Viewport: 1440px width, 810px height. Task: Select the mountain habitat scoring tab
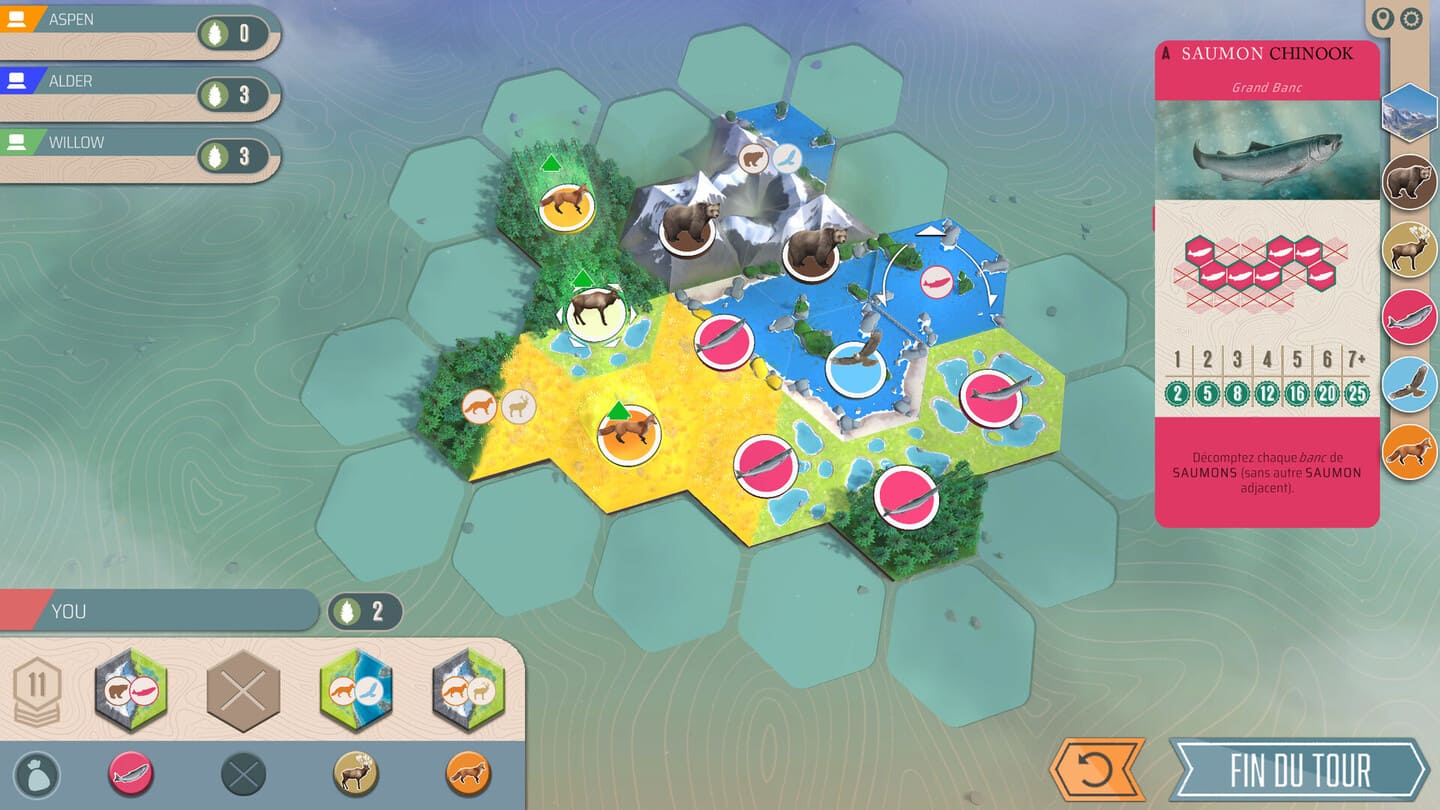click(x=1409, y=113)
